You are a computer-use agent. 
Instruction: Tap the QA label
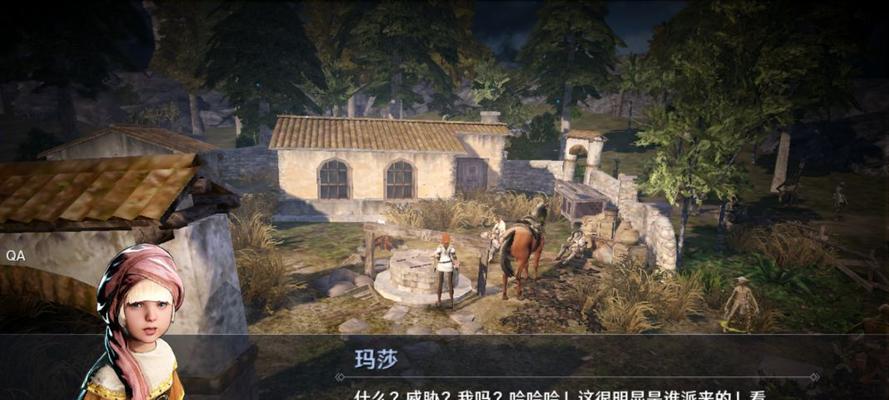pos(16,256)
